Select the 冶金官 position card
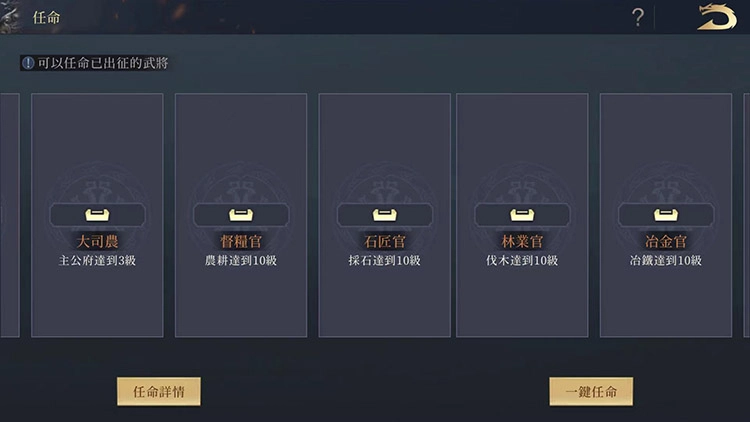This screenshot has width=750, height=422. point(666,215)
